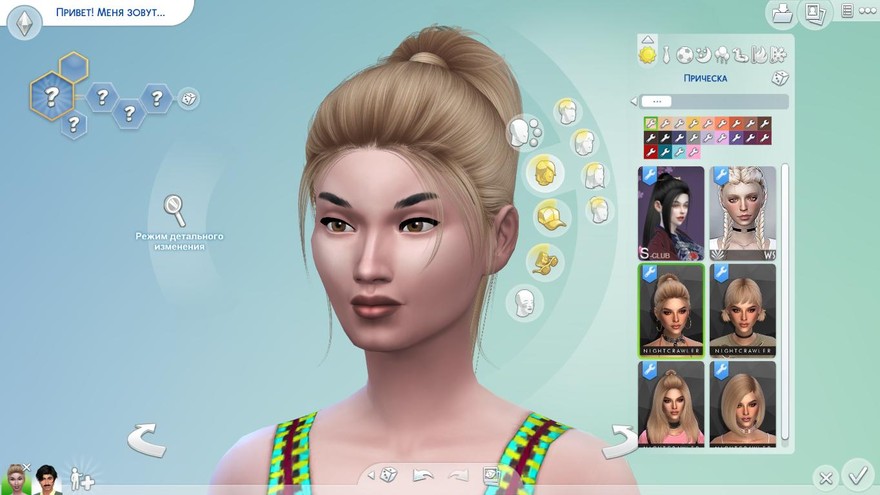
Task: Switch to the party balloons outfit category
Action: click(721, 54)
